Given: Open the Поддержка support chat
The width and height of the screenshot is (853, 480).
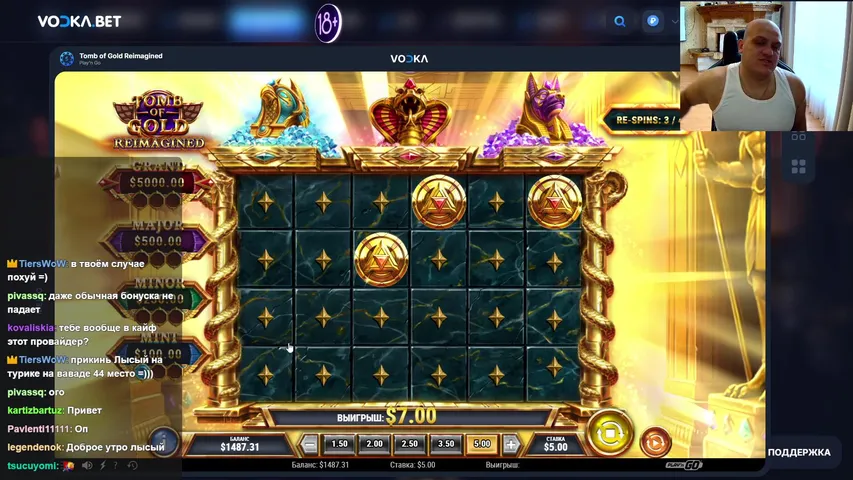Looking at the screenshot, I should tap(798, 453).
